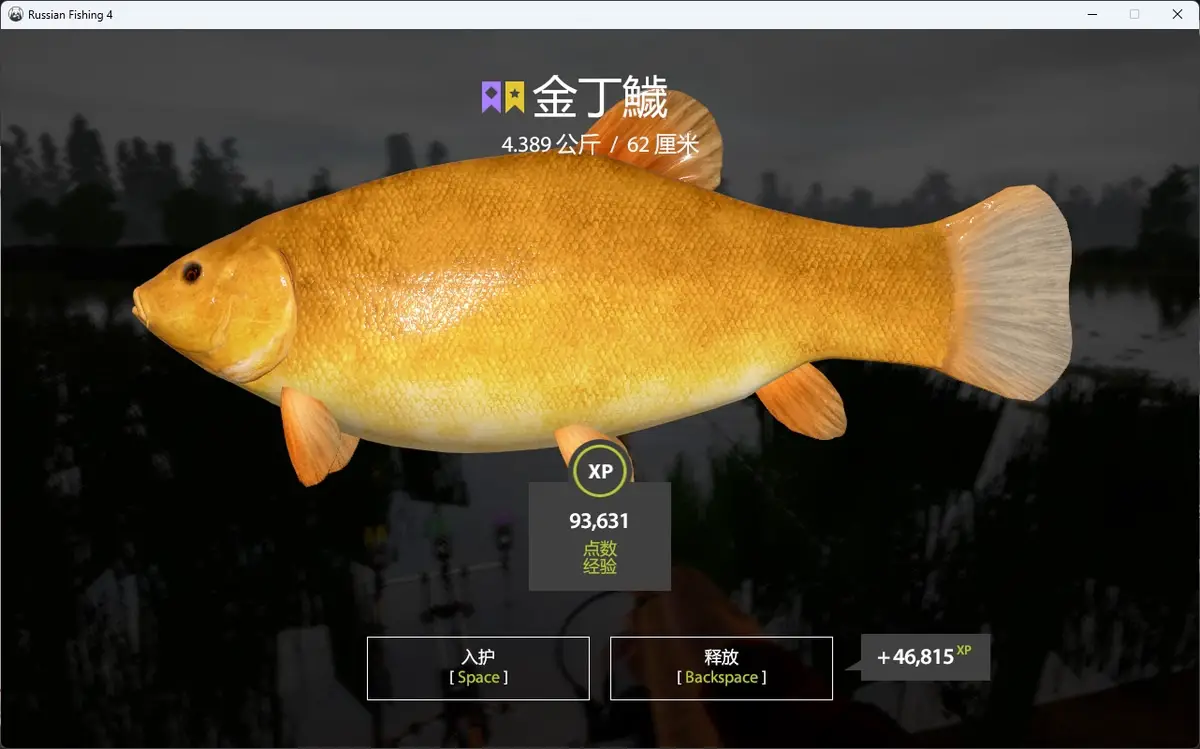Minimize the game window
Viewport: 1200px width, 749px height.
click(x=1091, y=14)
